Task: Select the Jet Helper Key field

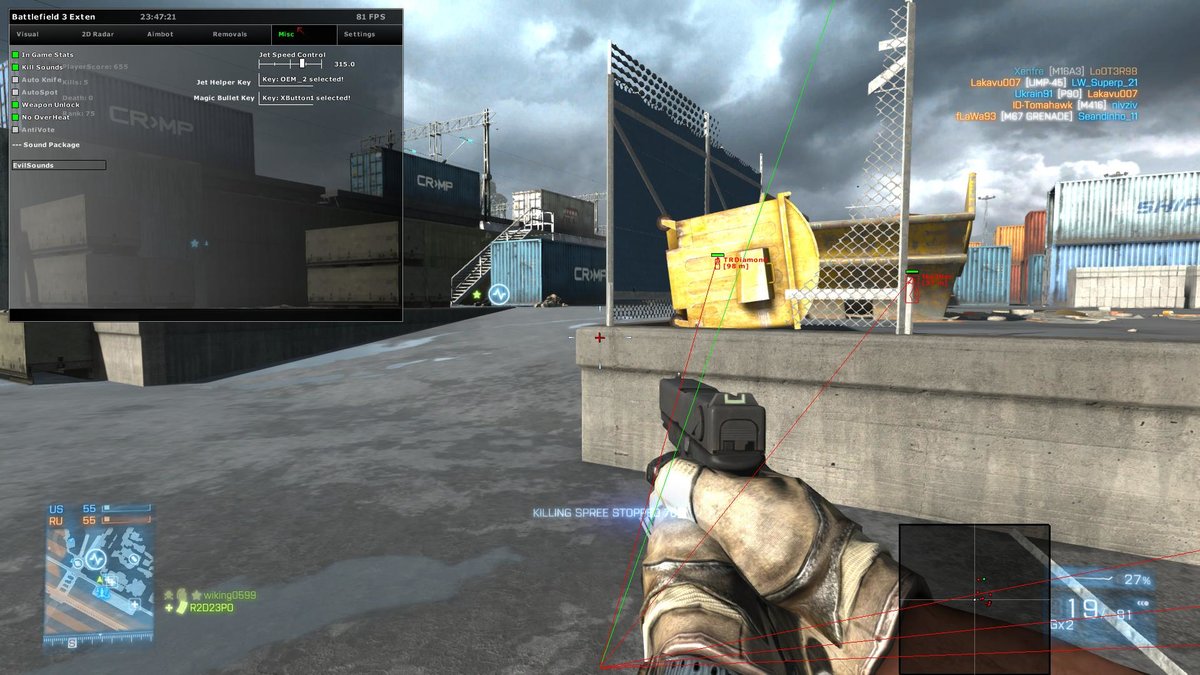Action: [x=305, y=79]
